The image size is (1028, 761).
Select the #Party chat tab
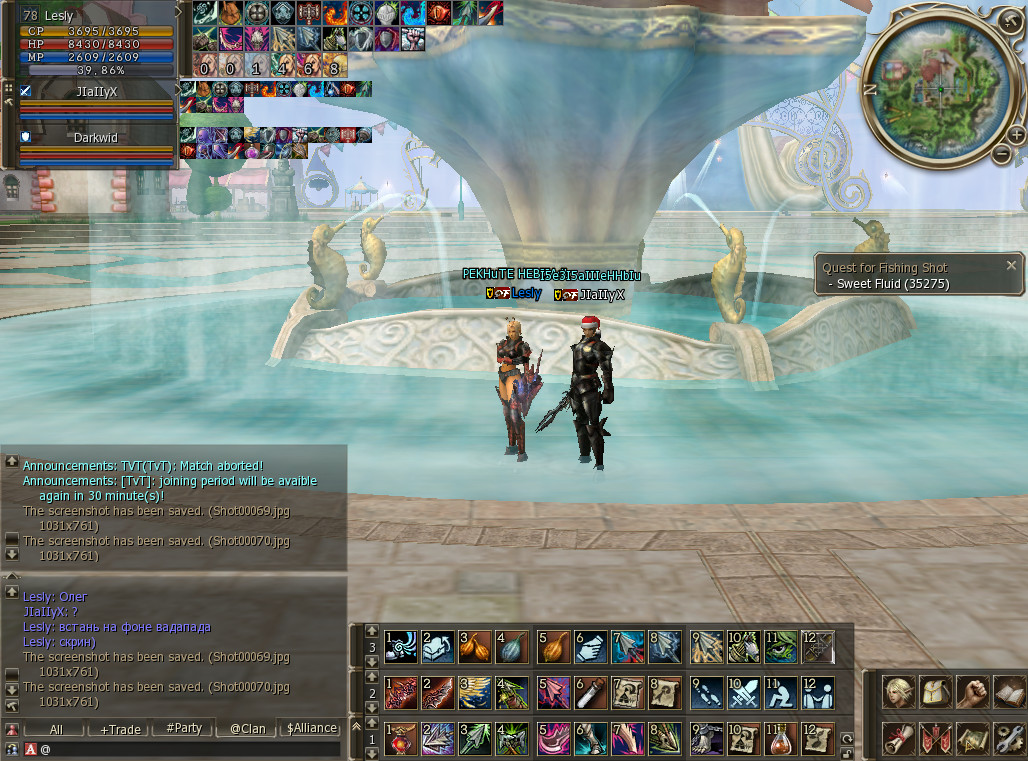[183, 729]
